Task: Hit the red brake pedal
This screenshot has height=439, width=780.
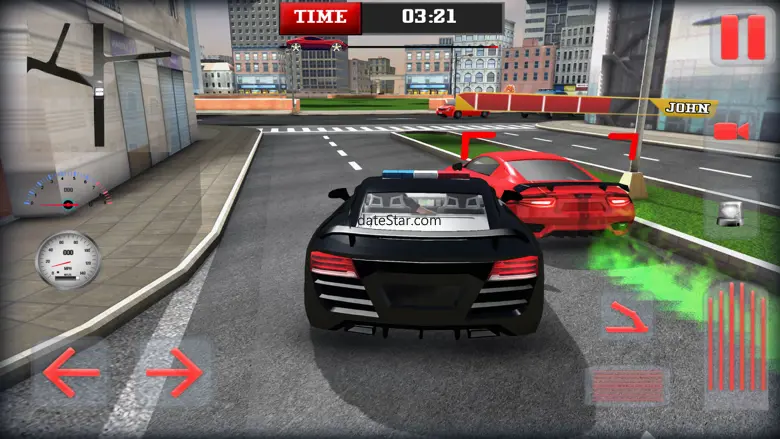Action: coord(627,385)
